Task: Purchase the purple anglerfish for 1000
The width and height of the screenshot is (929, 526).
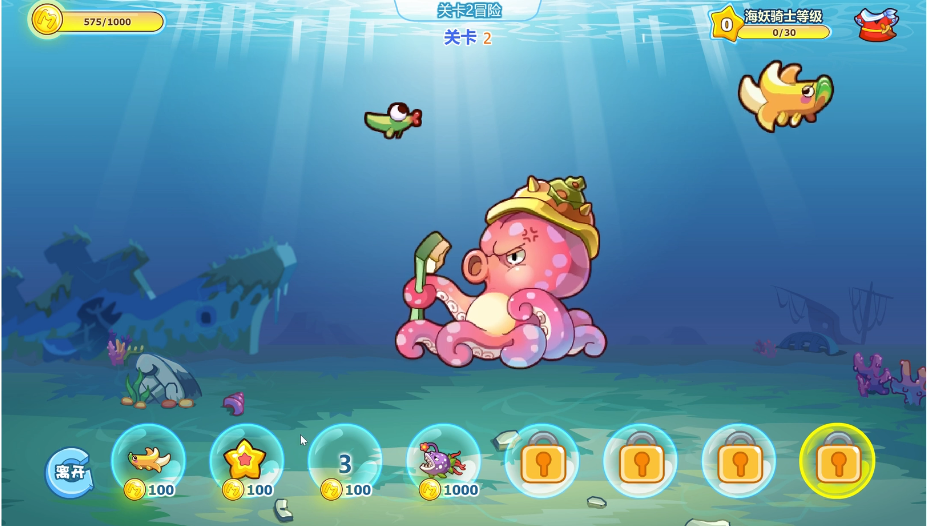Action: pos(443,462)
